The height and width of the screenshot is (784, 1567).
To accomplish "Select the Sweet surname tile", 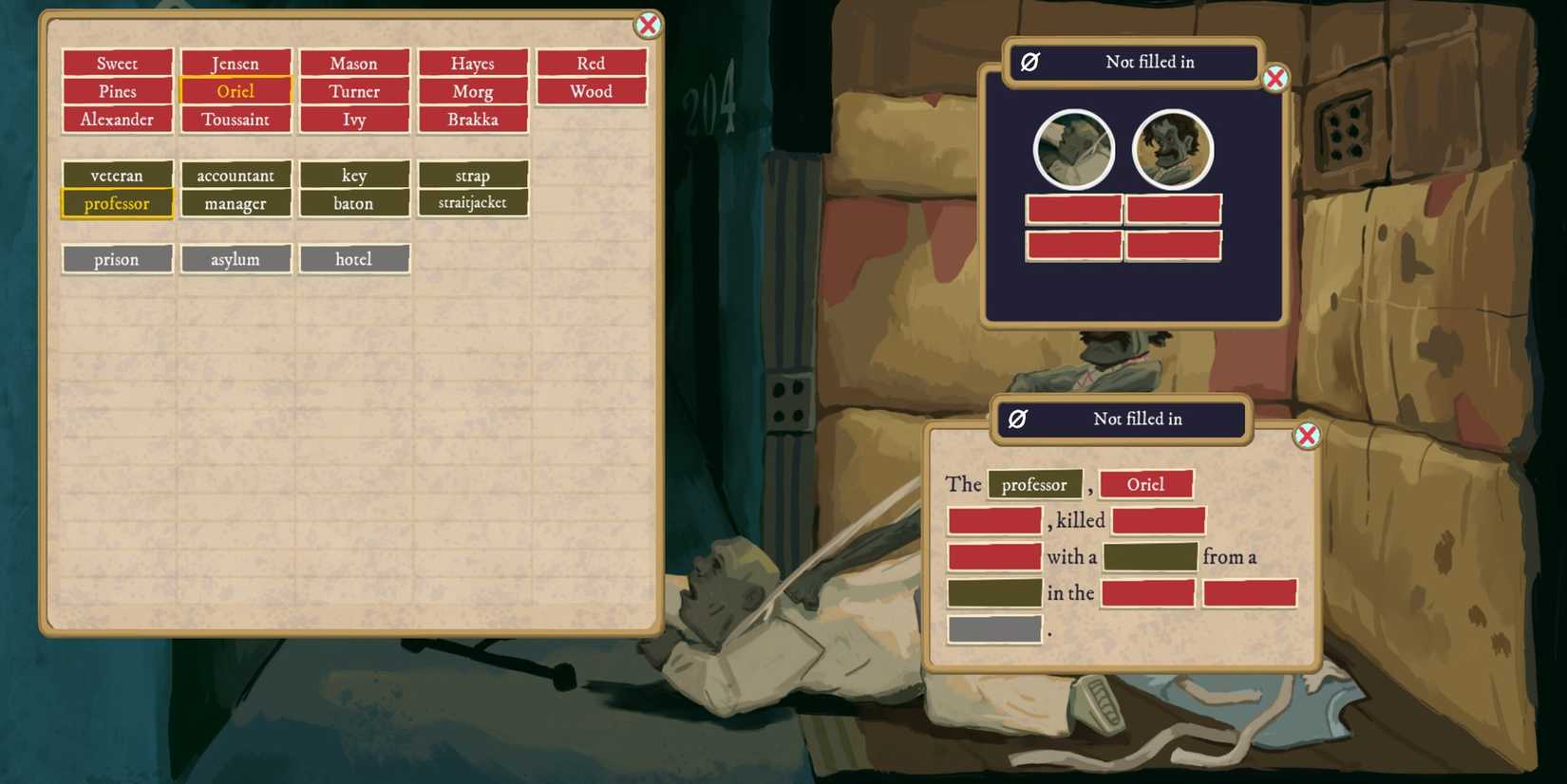I will click(117, 63).
